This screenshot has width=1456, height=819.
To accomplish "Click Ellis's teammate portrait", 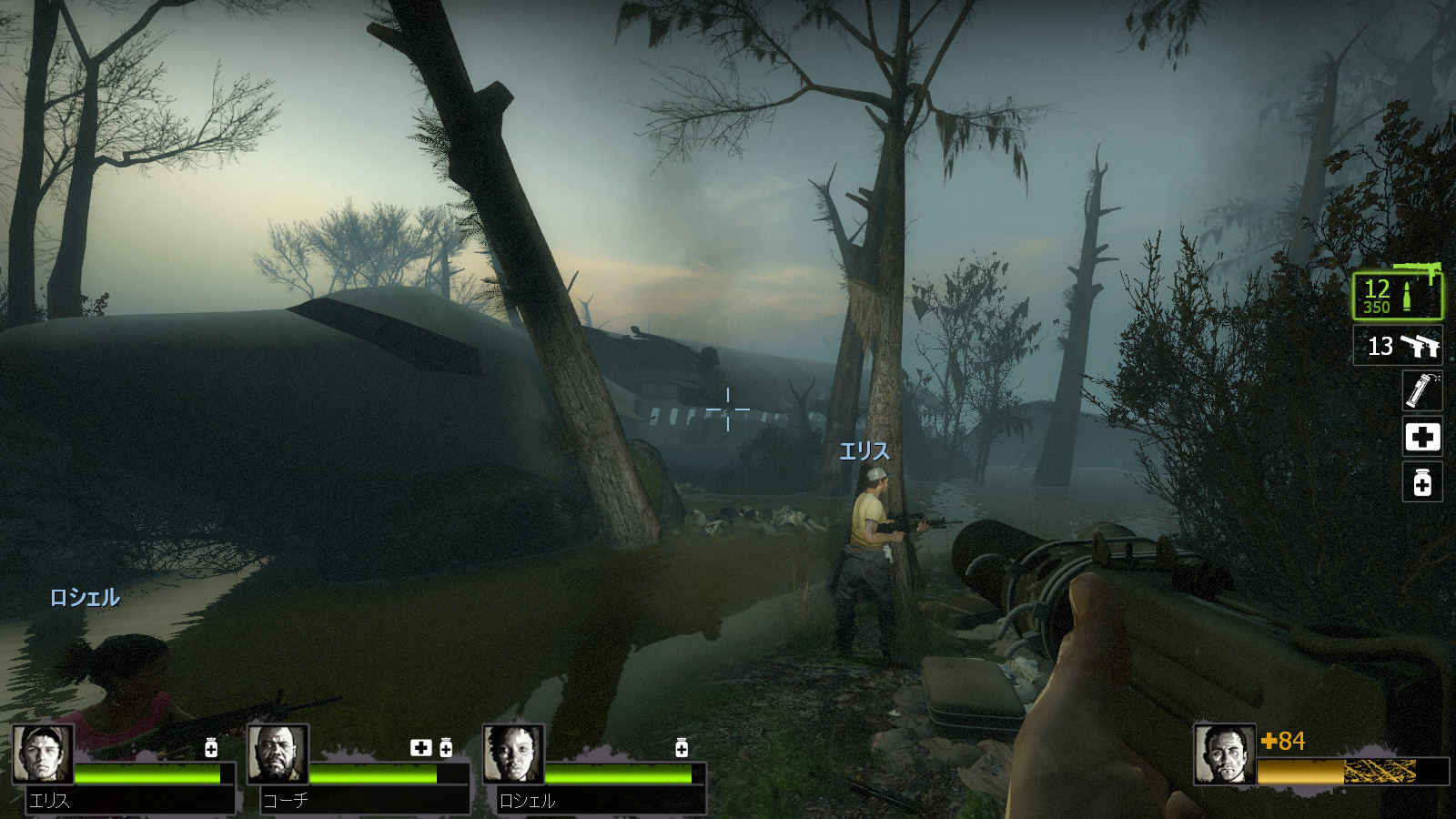I will (x=43, y=754).
